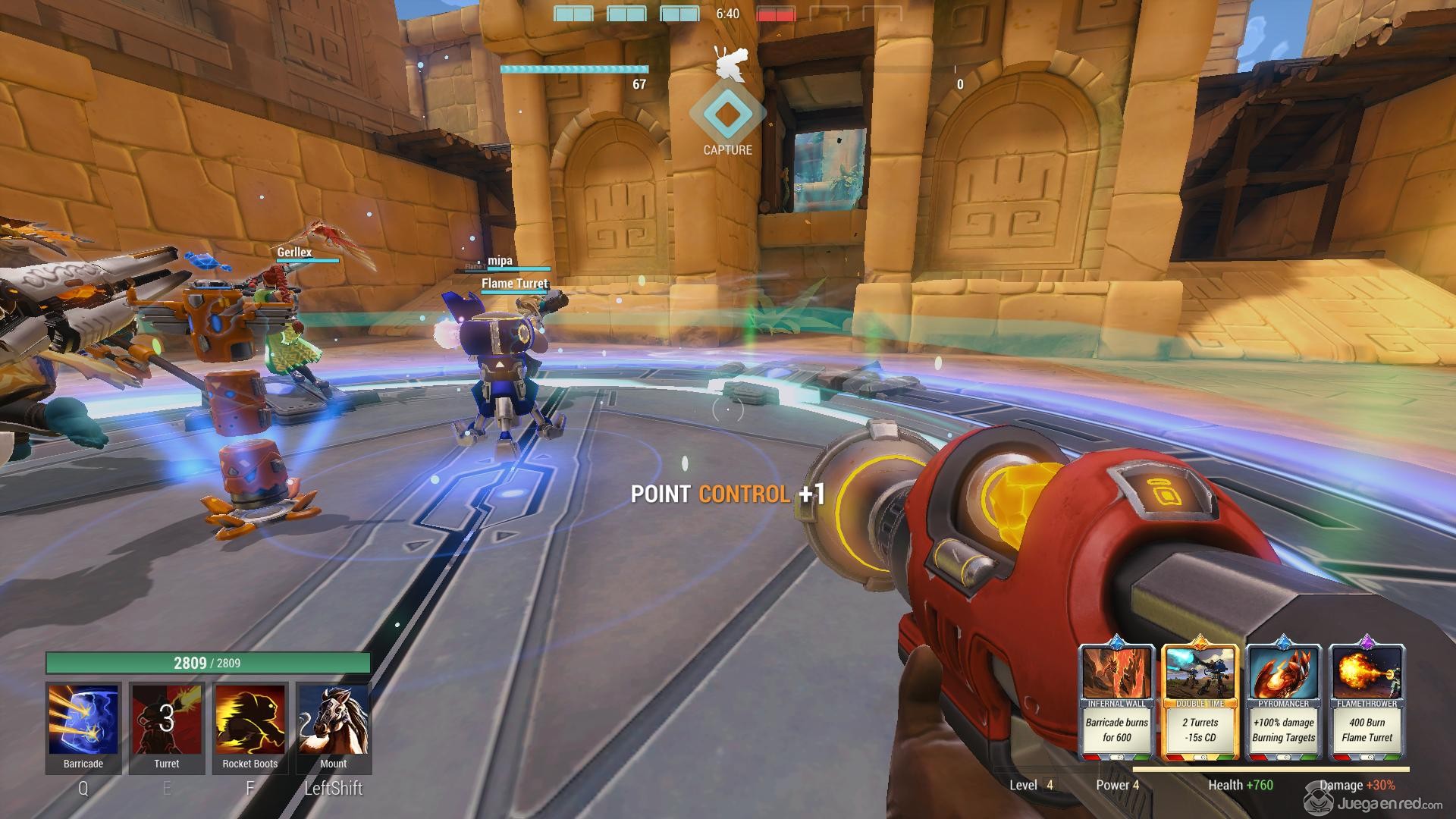Activate the Barricade ability icon
This screenshot has width=1456, height=819.
83,720
